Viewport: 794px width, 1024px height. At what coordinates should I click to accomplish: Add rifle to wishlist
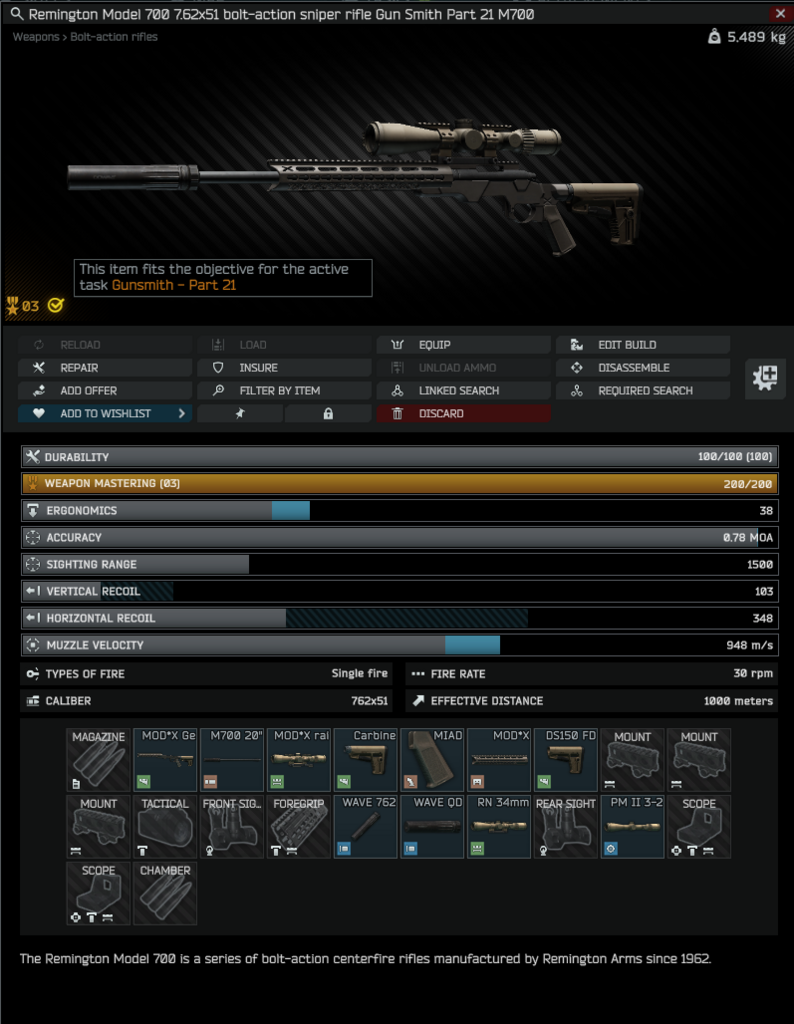[x=105, y=413]
